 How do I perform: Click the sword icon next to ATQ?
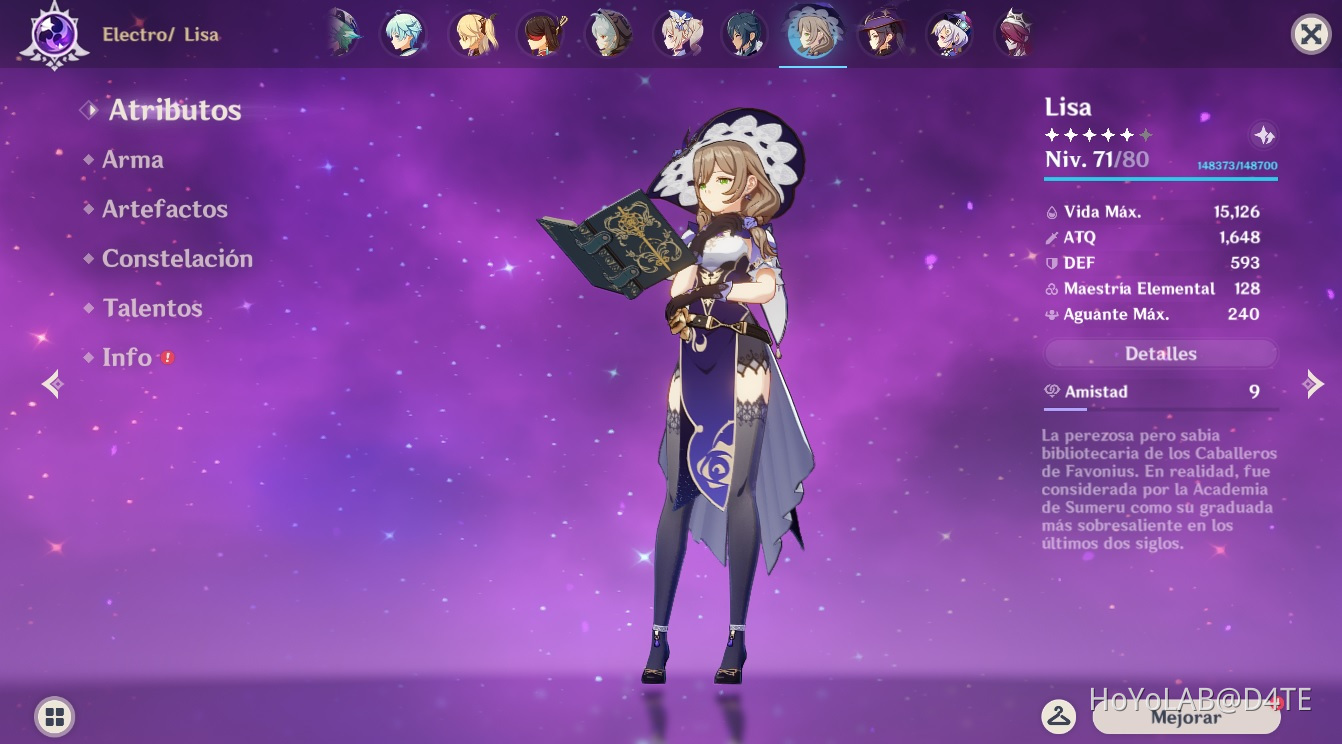pyautogui.click(x=1053, y=238)
